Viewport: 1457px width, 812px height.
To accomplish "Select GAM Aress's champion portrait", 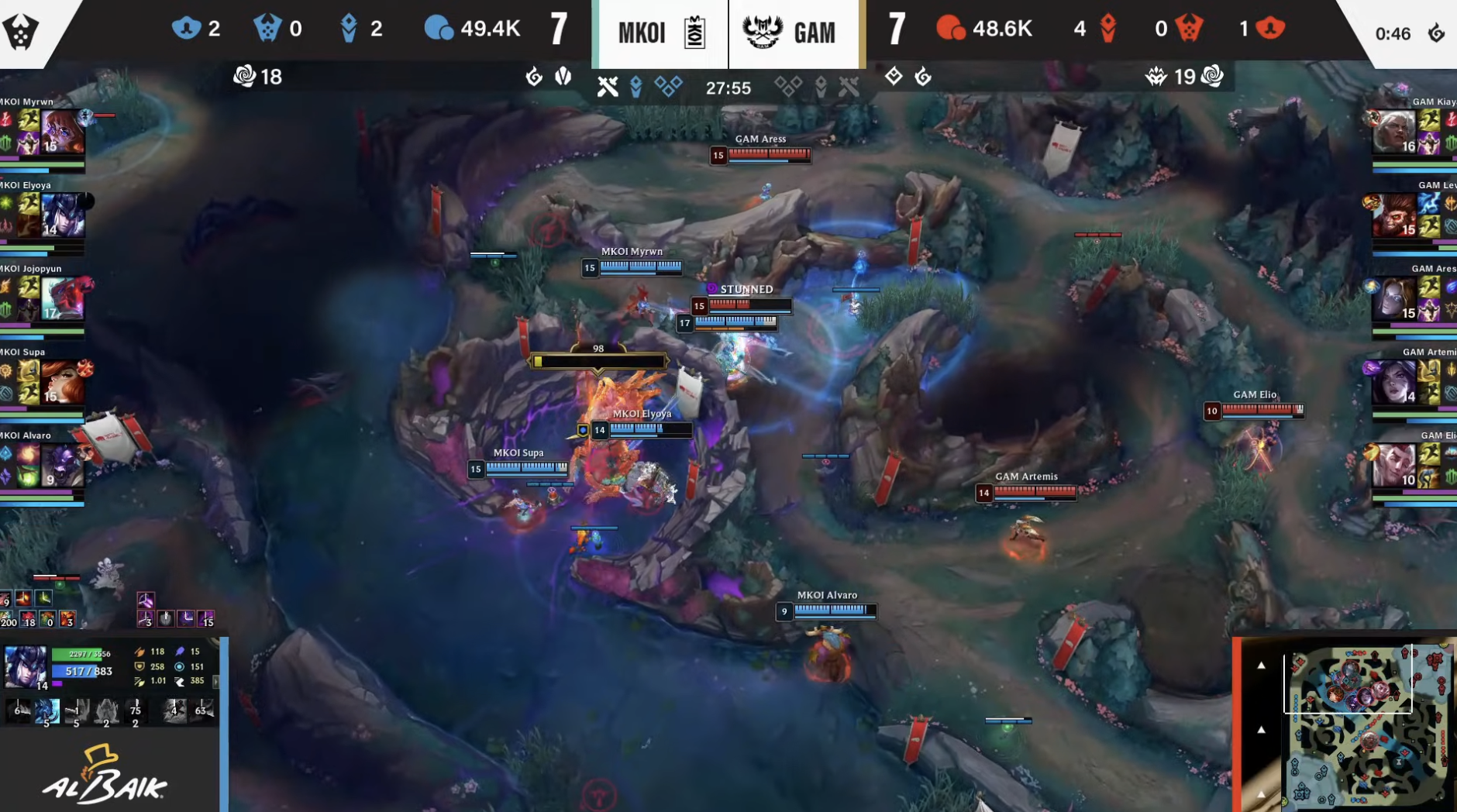I will click(x=1394, y=299).
